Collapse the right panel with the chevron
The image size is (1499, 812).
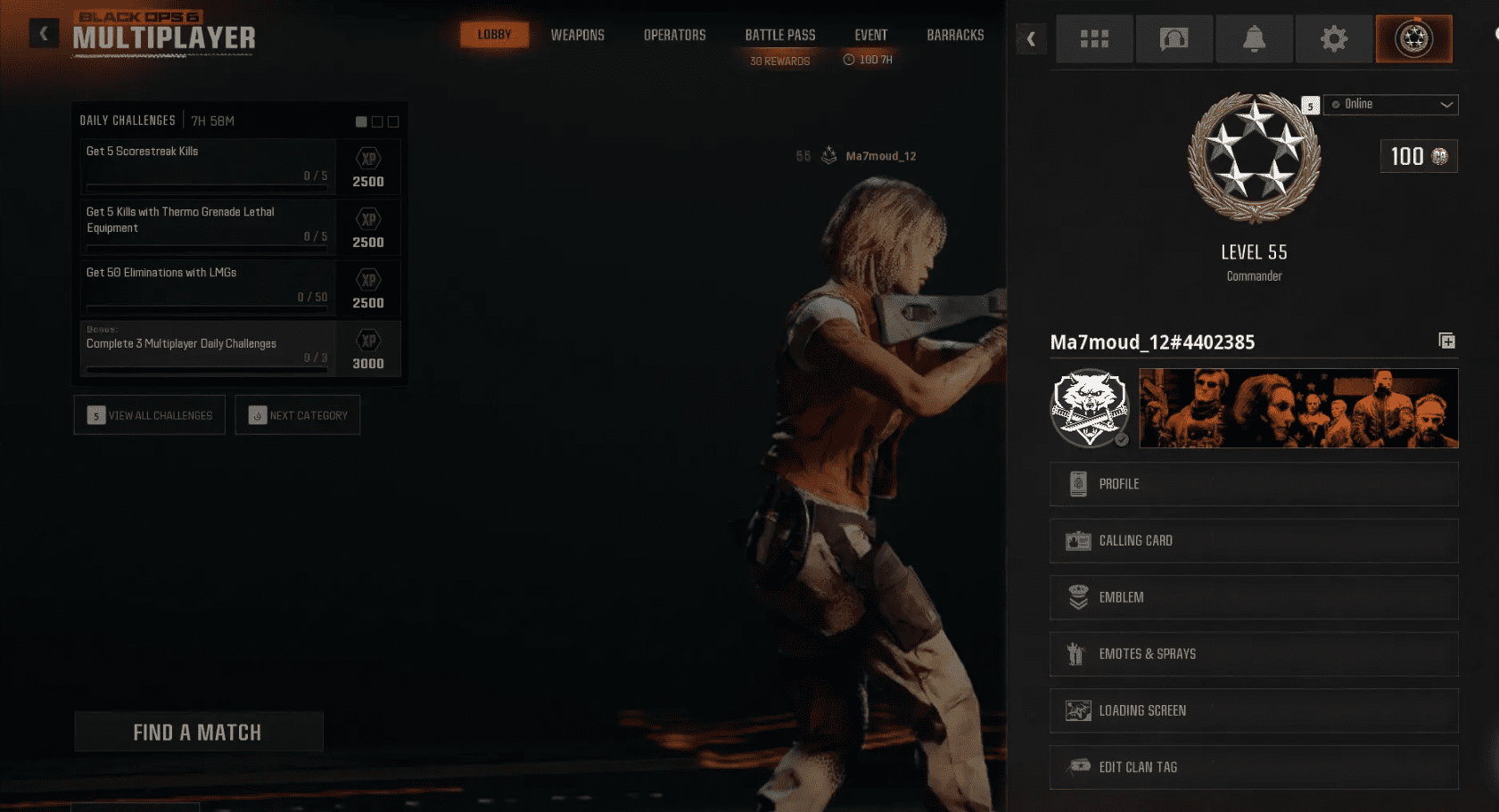(1031, 39)
